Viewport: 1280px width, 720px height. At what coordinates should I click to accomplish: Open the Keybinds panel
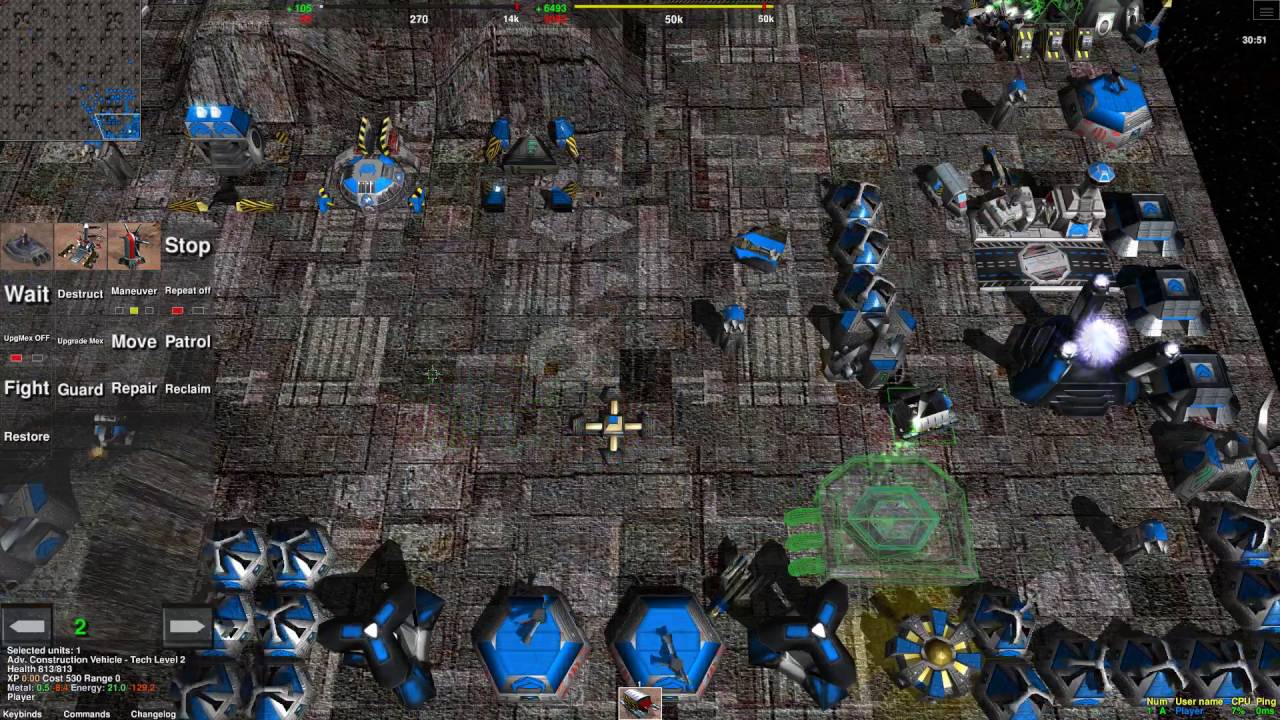[x=22, y=714]
